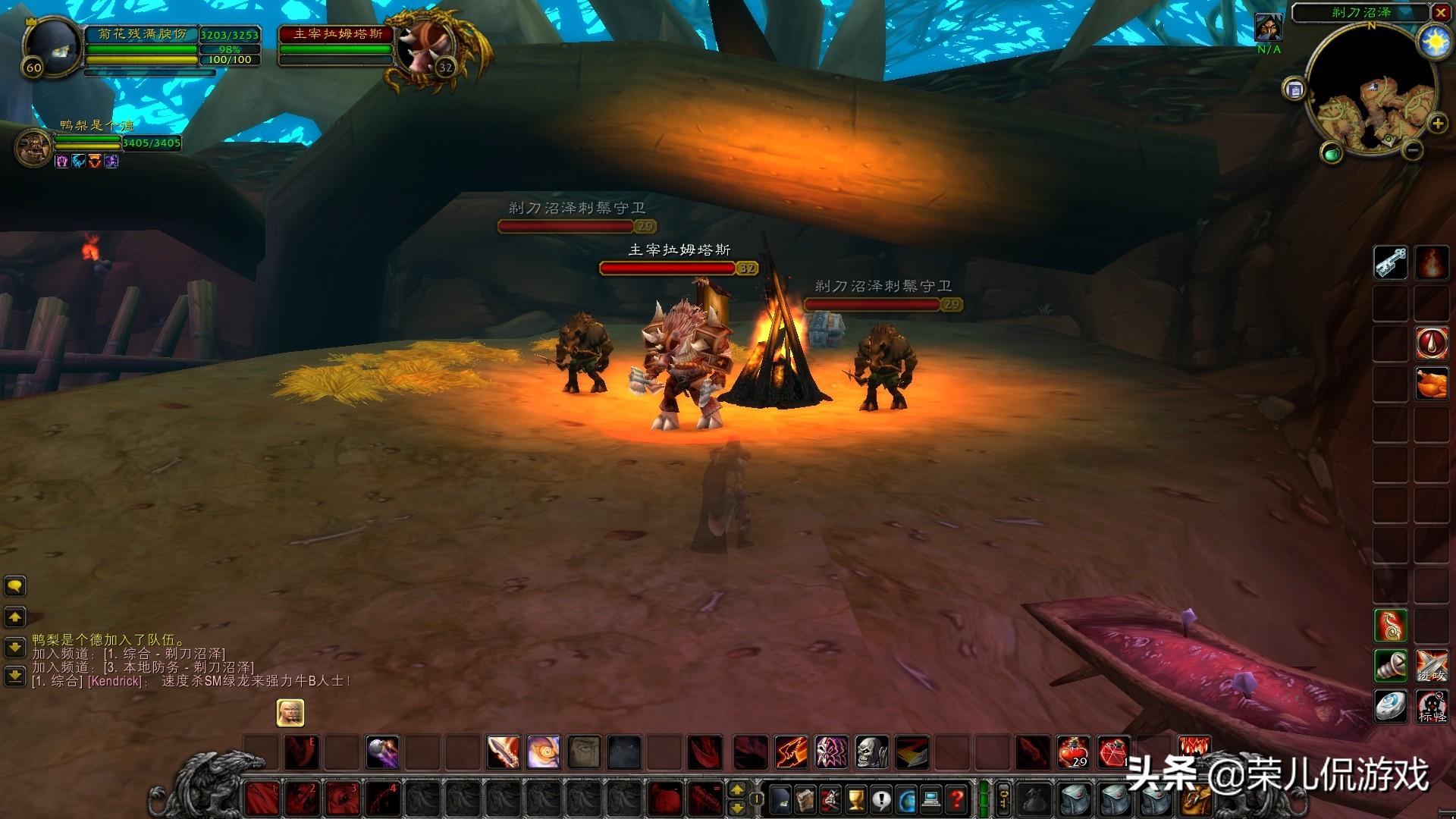This screenshot has height=819, width=1456.
Task: Use the red potion with 29 charges
Action: 1073,752
